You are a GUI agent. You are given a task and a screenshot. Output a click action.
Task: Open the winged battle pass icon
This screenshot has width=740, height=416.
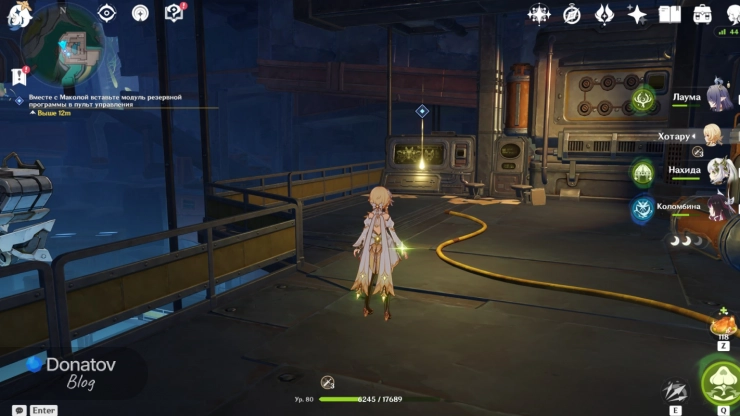pyautogui.click(x=604, y=14)
